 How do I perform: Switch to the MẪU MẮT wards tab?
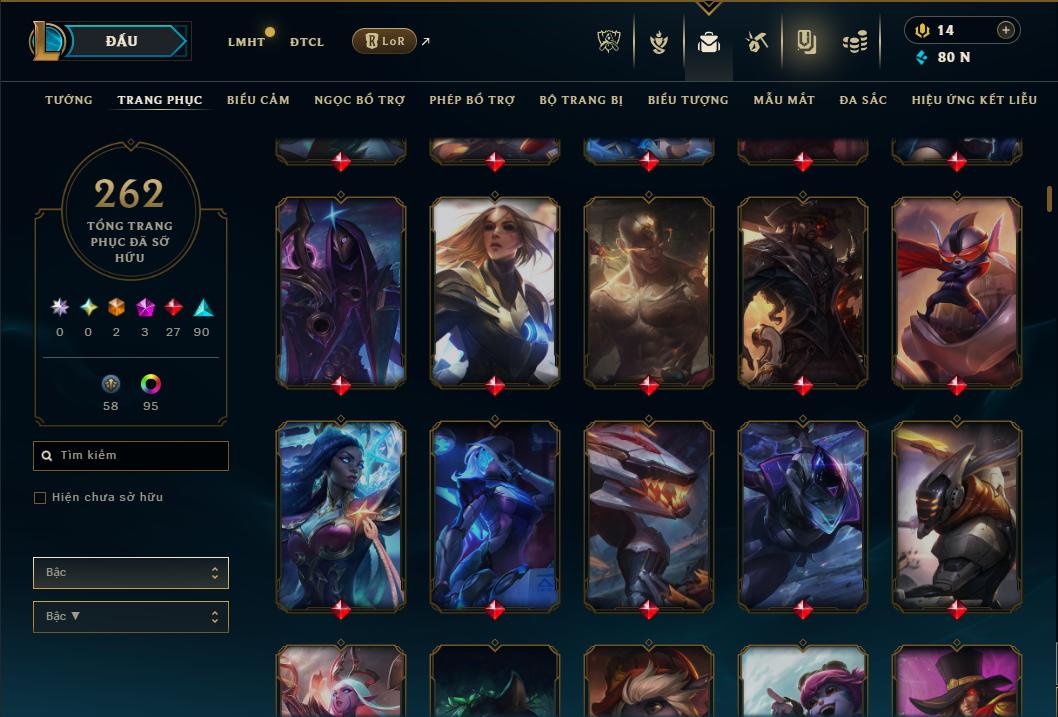(784, 100)
